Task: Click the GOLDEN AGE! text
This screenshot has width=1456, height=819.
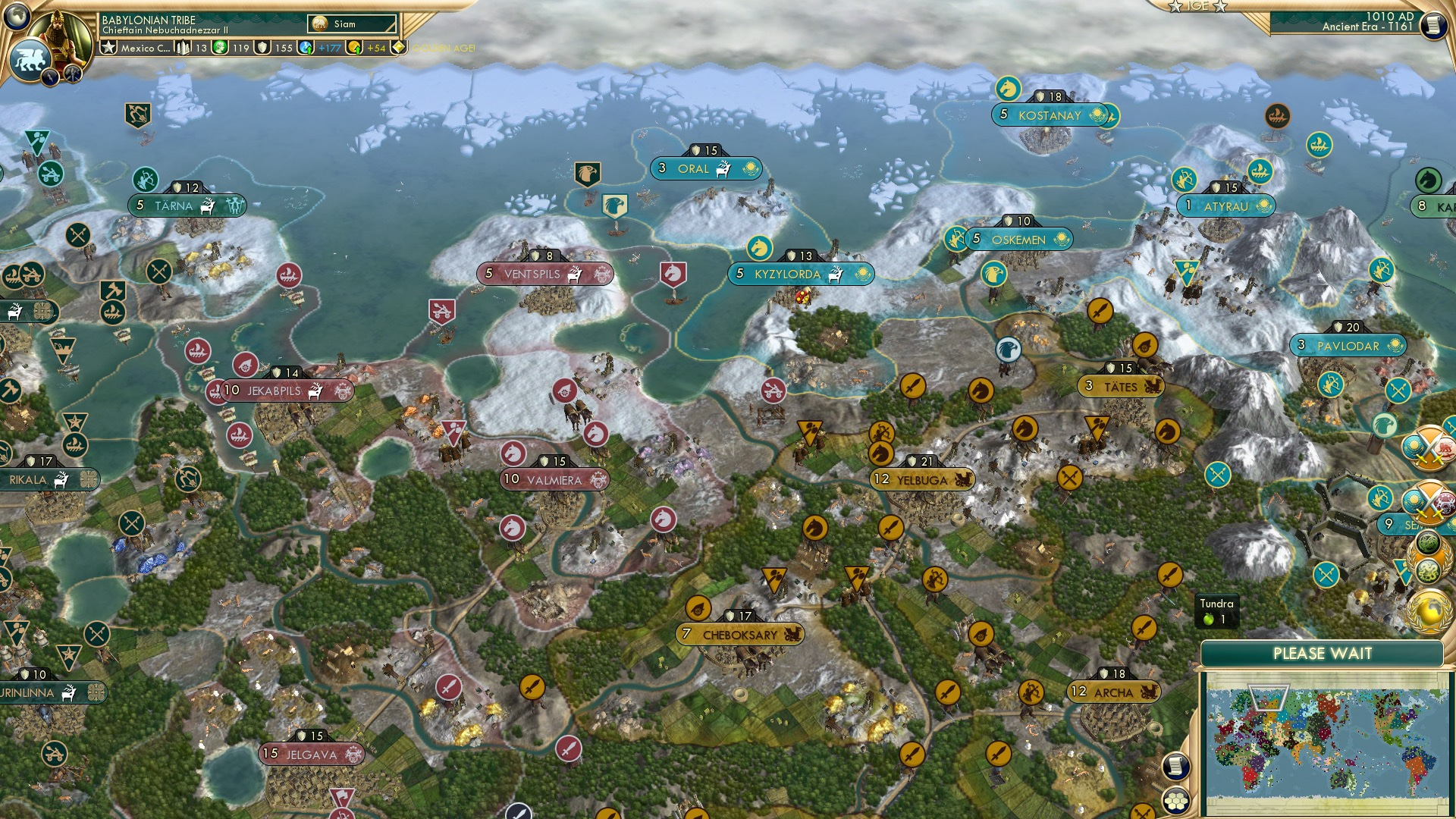Action: (444, 48)
